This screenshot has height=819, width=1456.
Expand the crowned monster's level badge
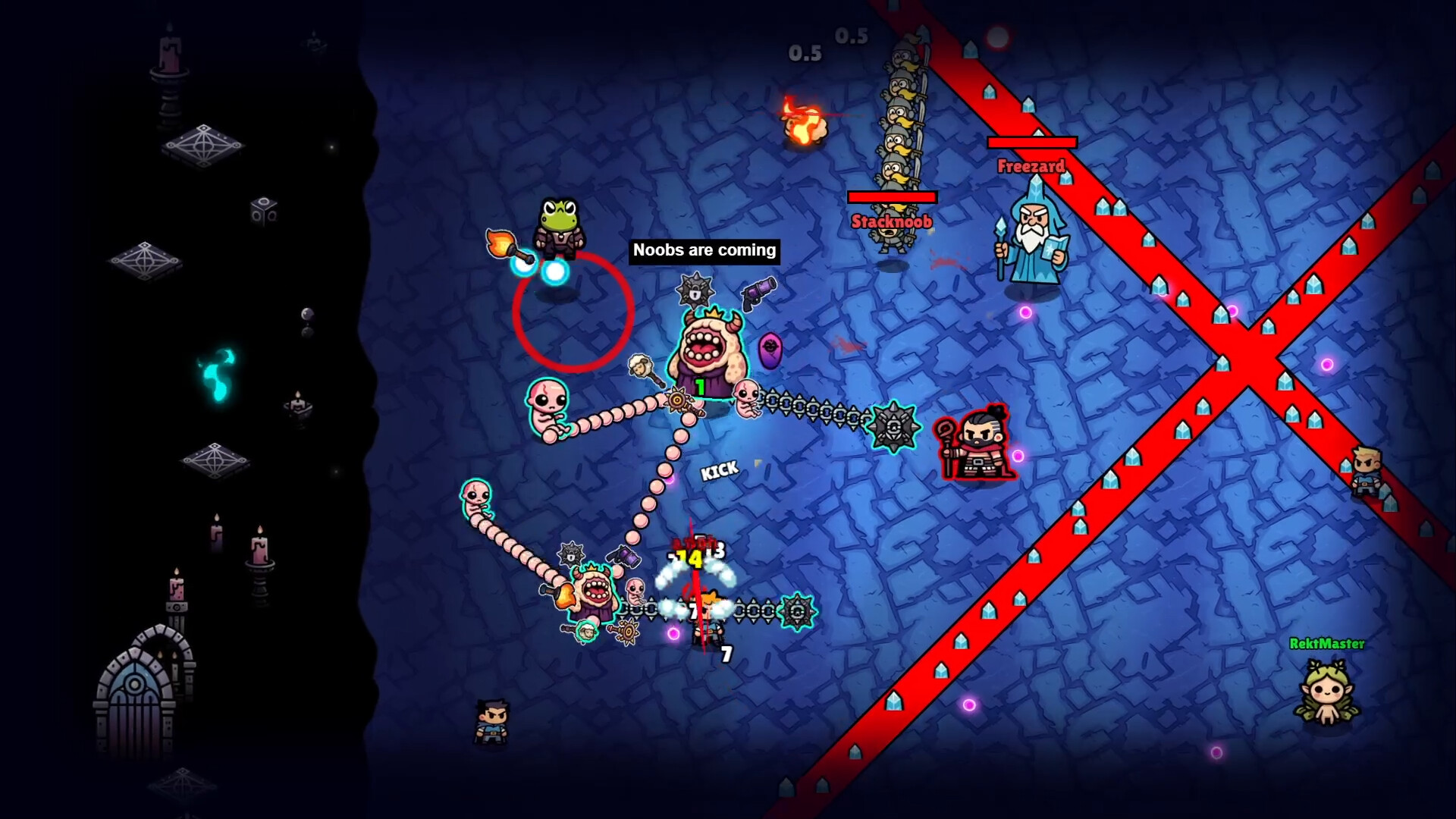point(701,387)
